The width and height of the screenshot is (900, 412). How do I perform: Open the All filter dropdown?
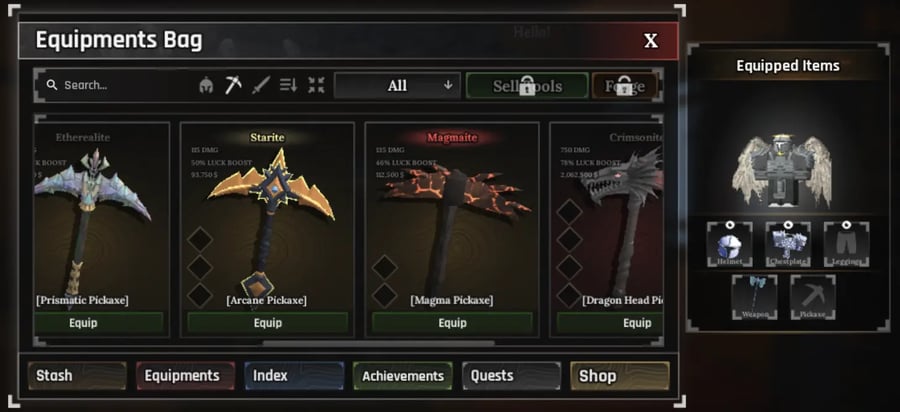397,86
